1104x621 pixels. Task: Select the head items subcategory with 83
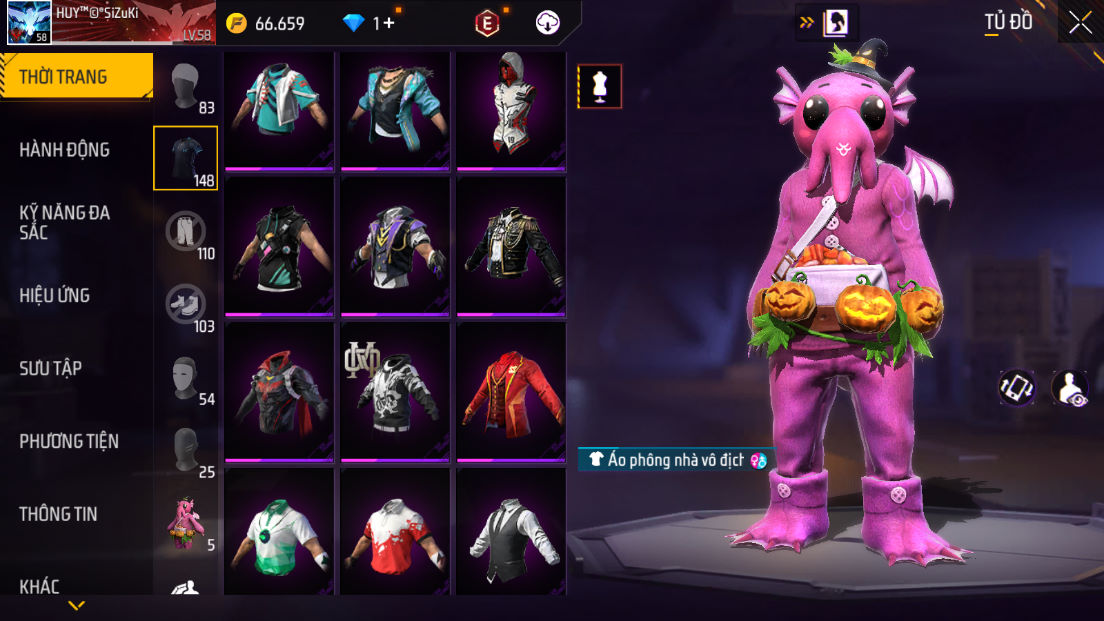coord(186,86)
